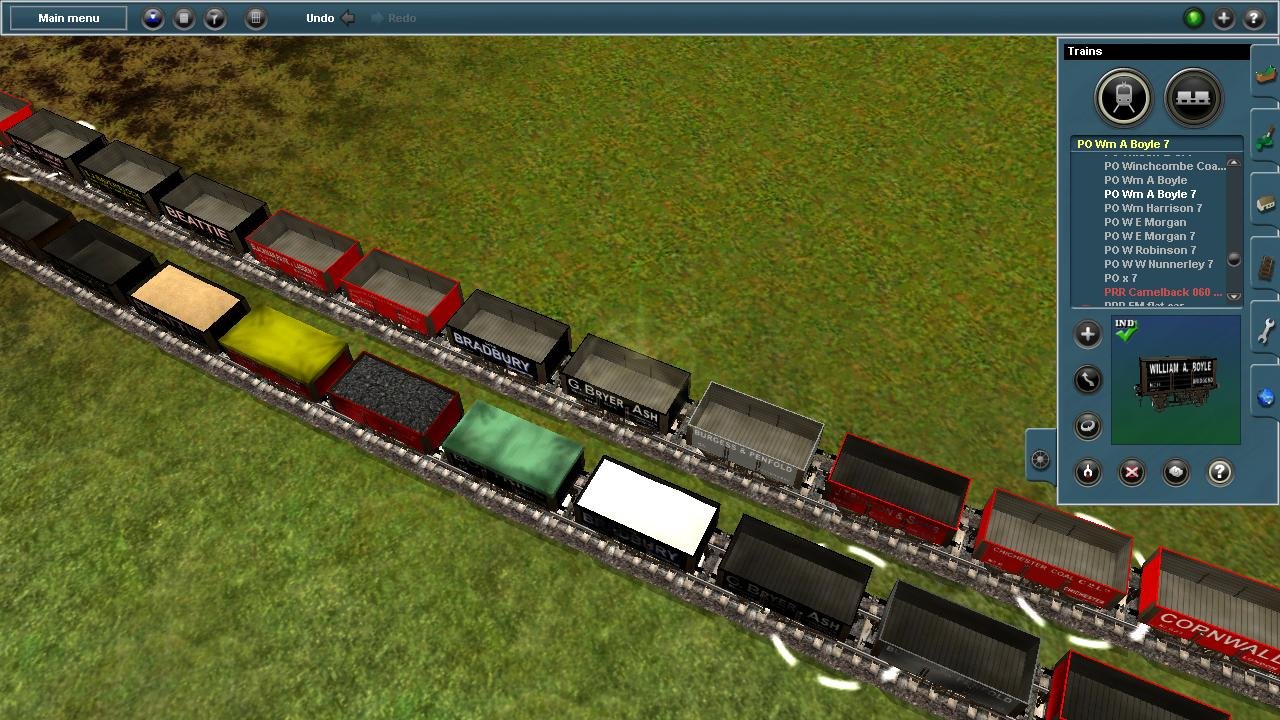This screenshot has width=1280, height=720.
Task: Switch to the consist mode button
Action: point(1193,97)
